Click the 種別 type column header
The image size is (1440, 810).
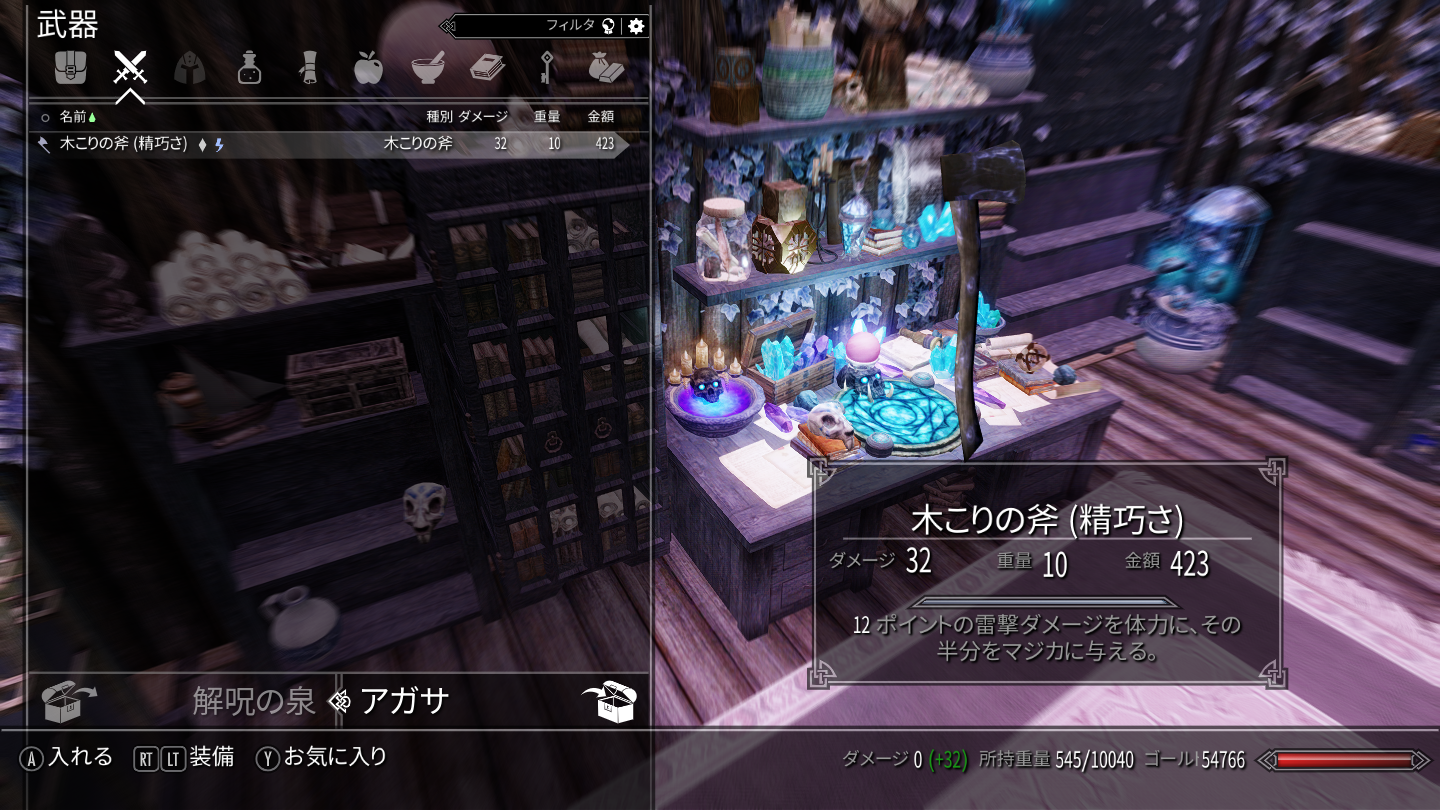[438, 117]
